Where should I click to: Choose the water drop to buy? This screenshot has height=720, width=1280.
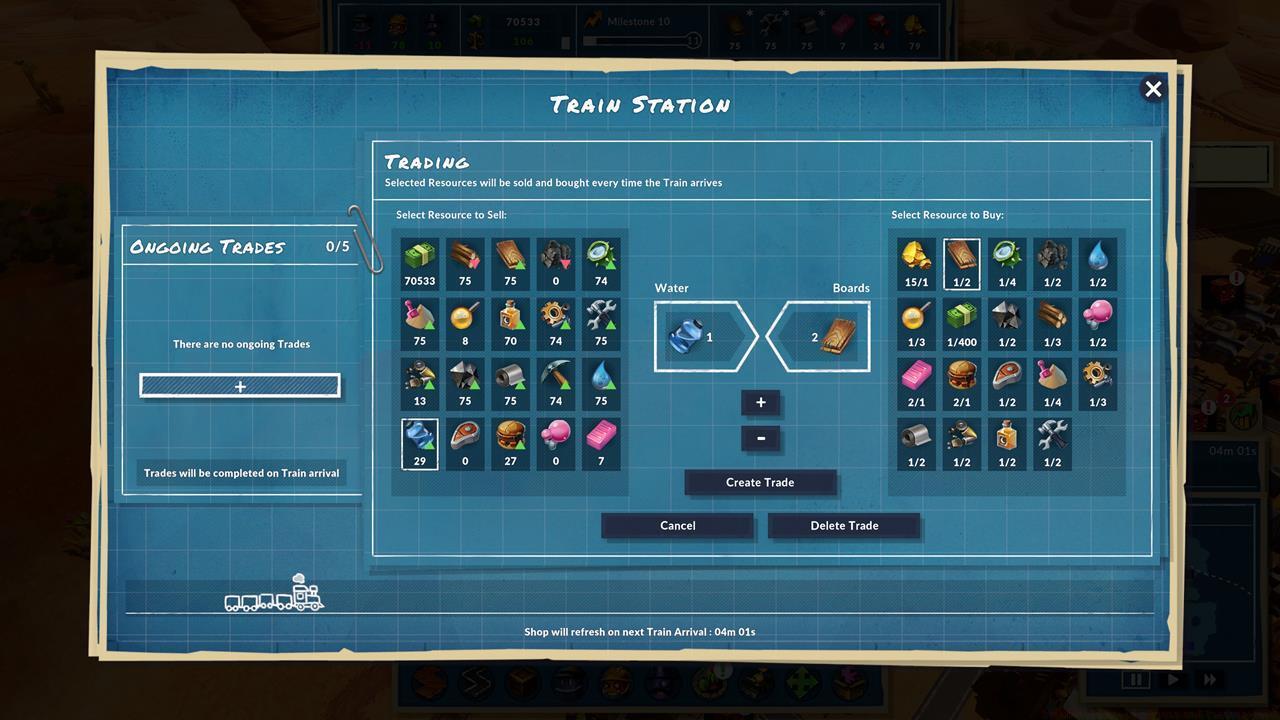[1097, 262]
